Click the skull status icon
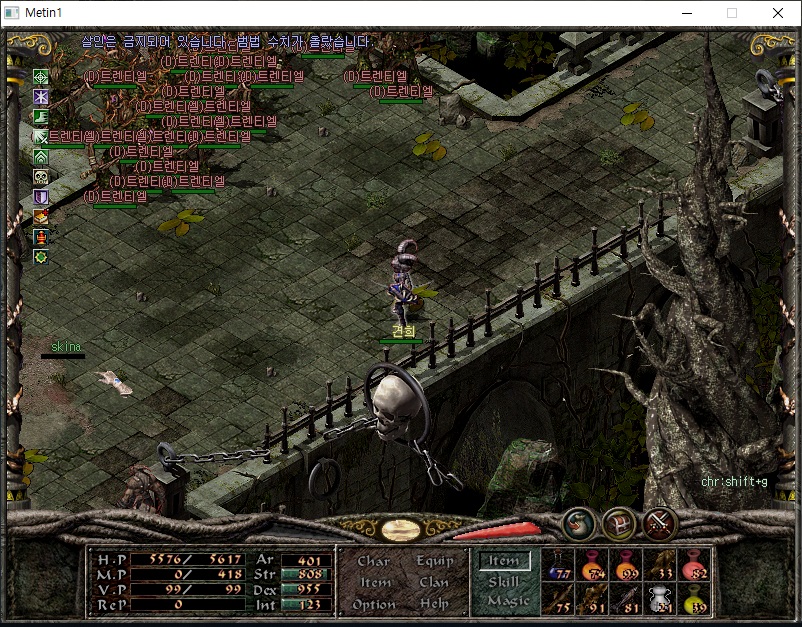This screenshot has height=627, width=802. click(x=41, y=177)
